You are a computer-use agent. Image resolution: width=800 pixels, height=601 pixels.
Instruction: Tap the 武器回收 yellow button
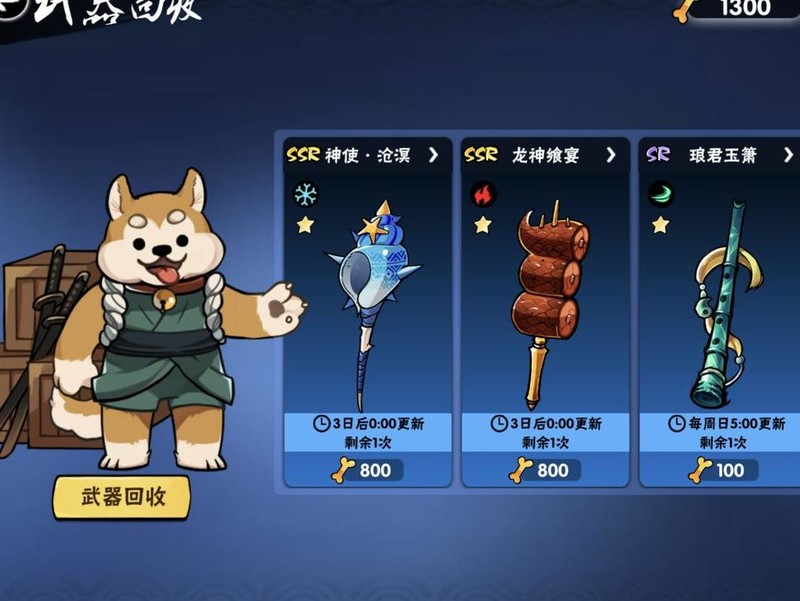[122, 496]
